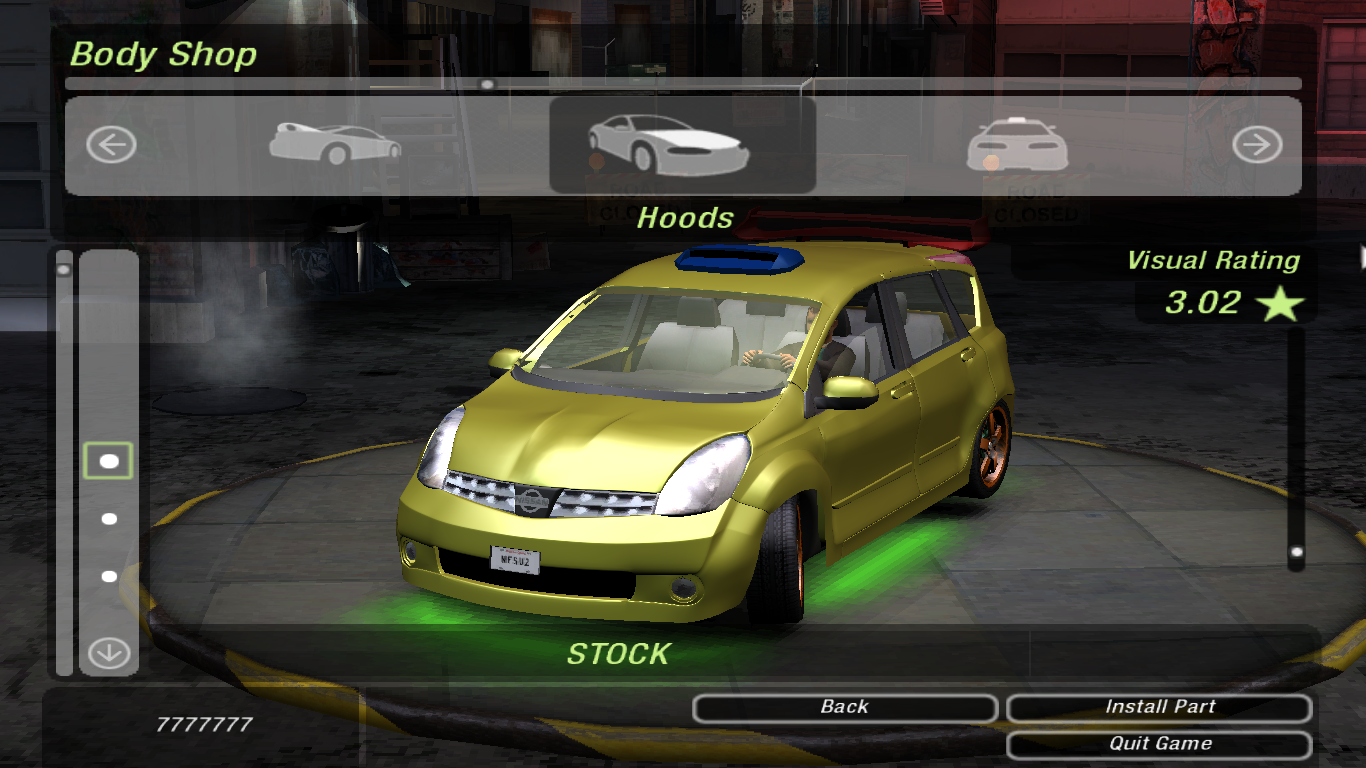The height and width of the screenshot is (768, 1366).
Task: Quit the game
Action: [x=1159, y=744]
